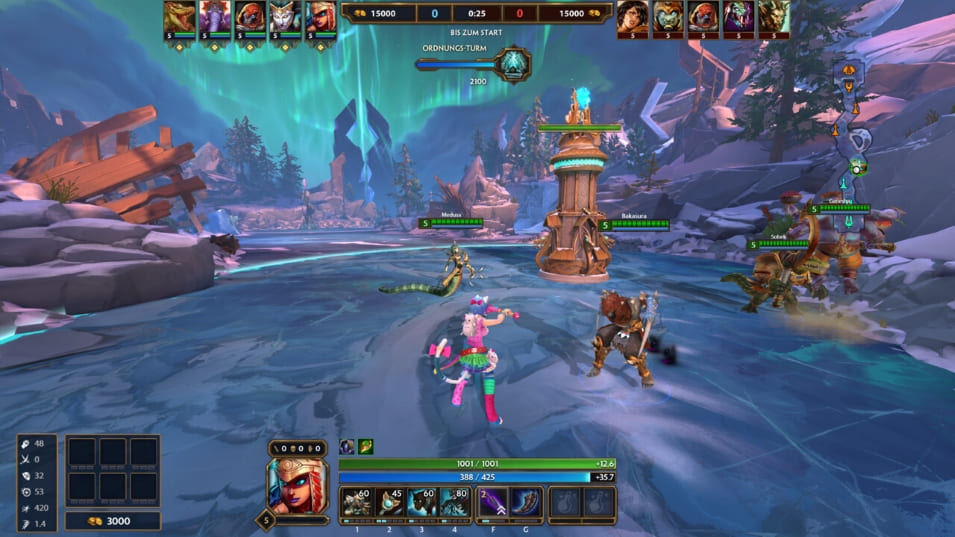The height and width of the screenshot is (537, 955).
Task: Click the green leaf buff icon
Action: pyautogui.click(x=367, y=447)
